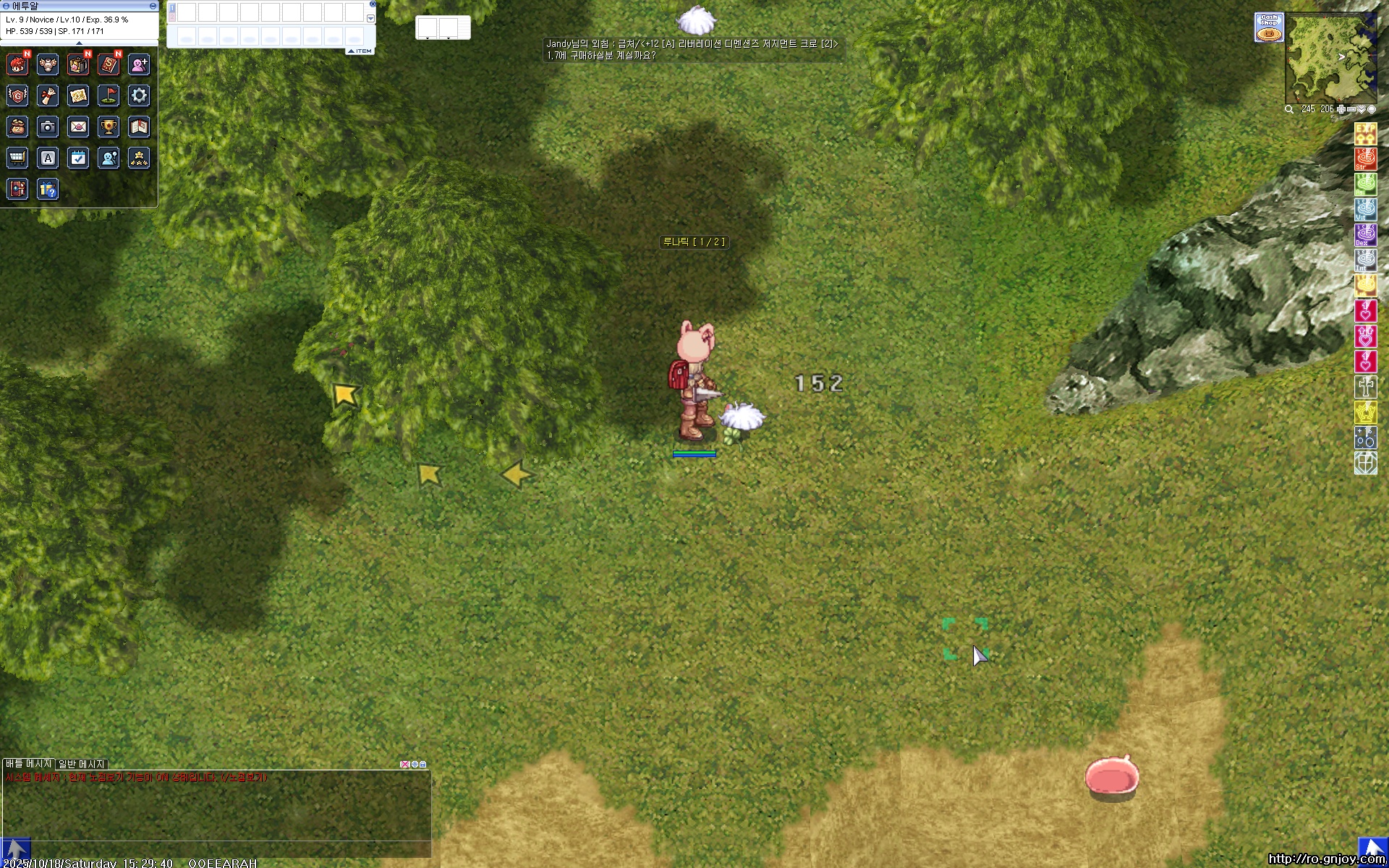
Task: Click the minimap
Action: pos(1330,59)
